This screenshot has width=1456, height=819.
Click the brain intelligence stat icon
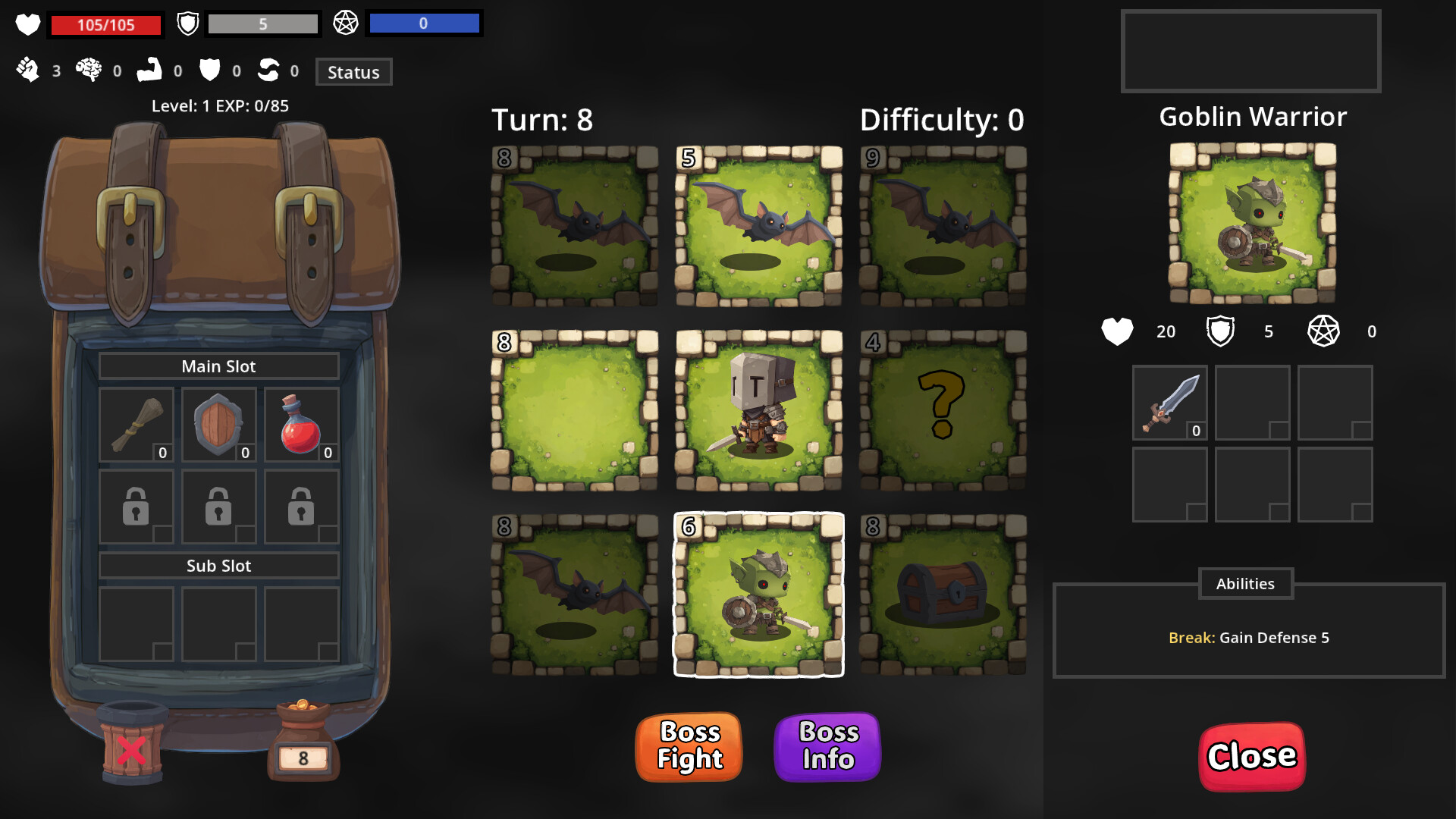coord(90,70)
